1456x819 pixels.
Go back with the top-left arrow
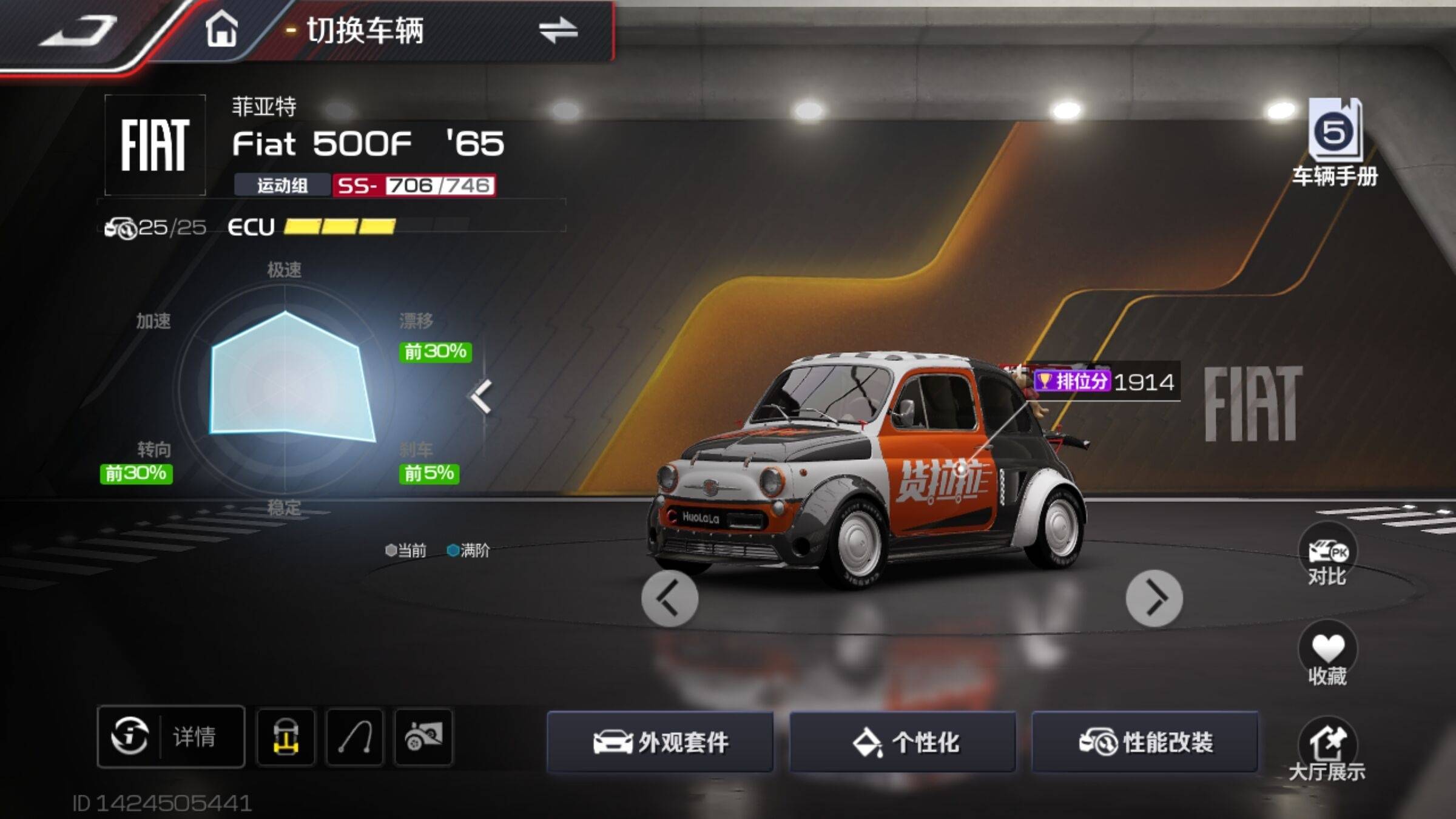point(79,30)
